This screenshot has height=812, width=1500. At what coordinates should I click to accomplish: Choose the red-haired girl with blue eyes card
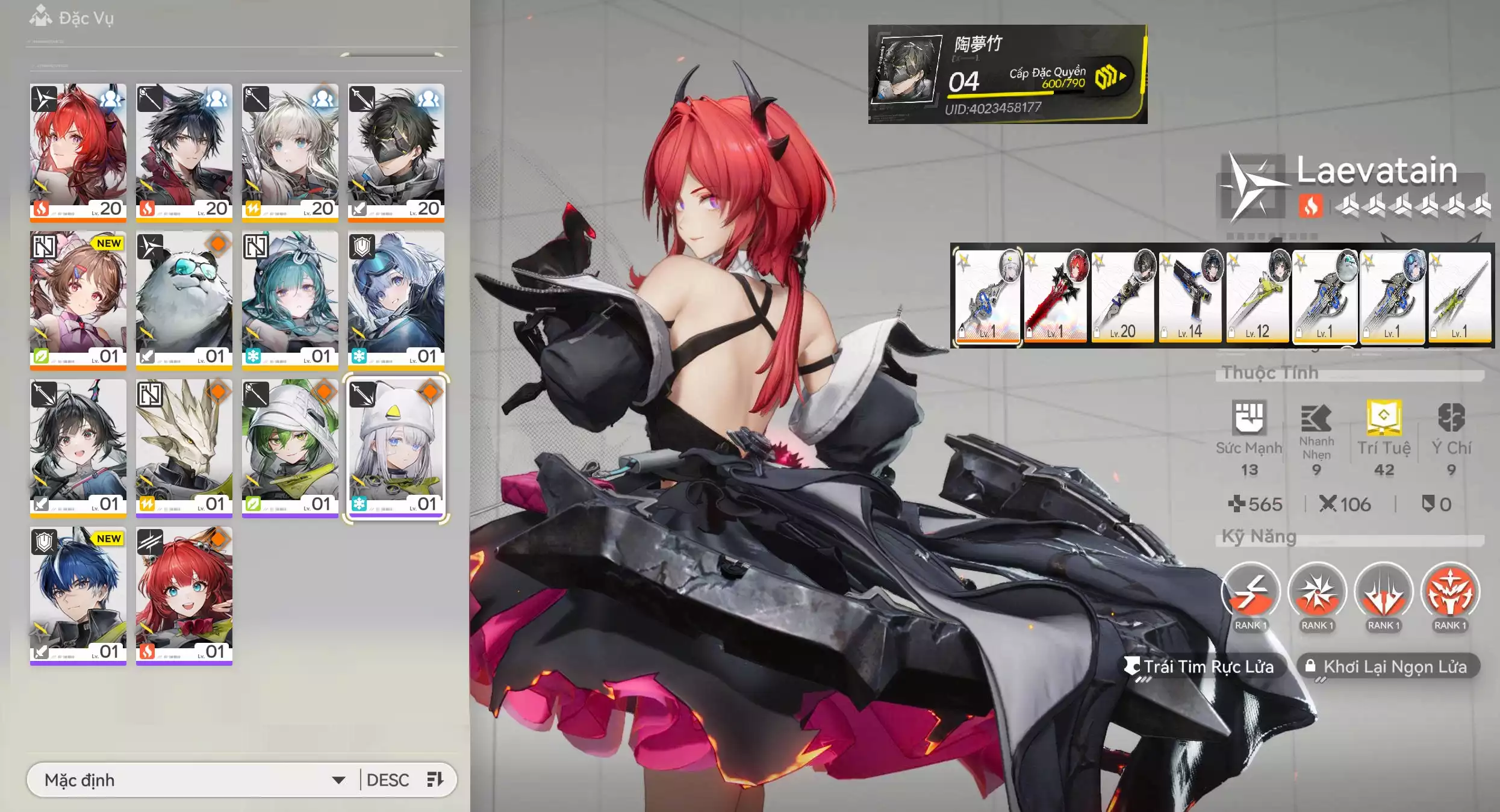(x=184, y=595)
